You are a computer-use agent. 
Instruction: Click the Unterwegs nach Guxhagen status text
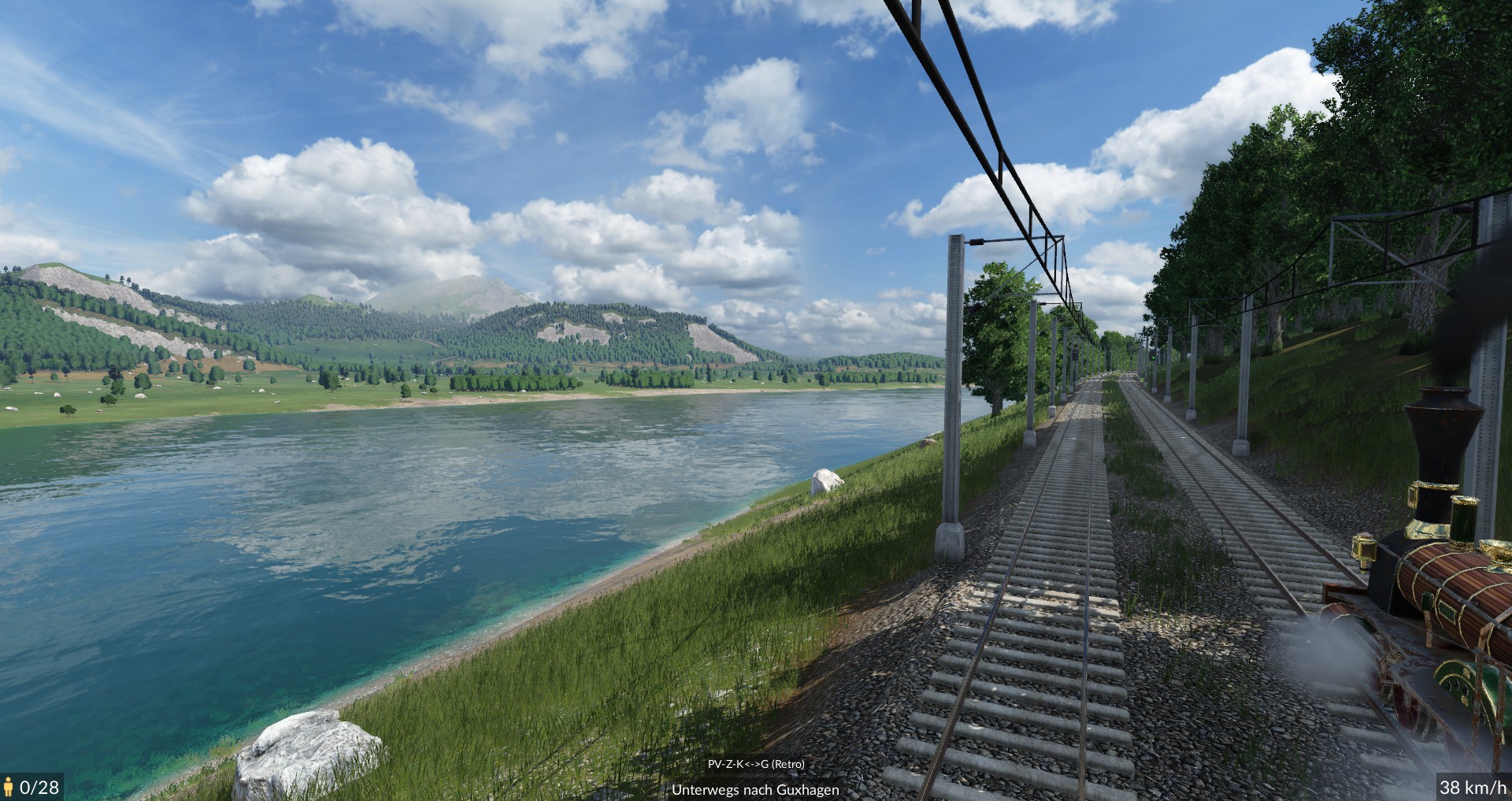coord(755,789)
